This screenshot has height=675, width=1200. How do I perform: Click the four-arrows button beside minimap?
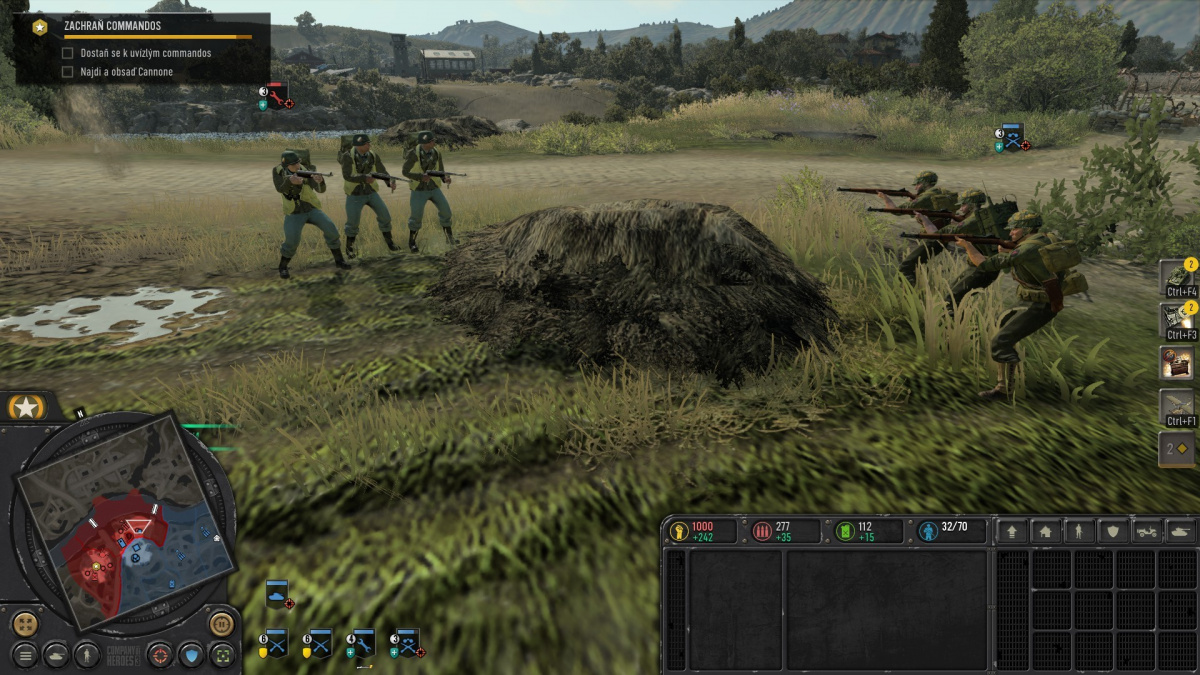(25, 624)
